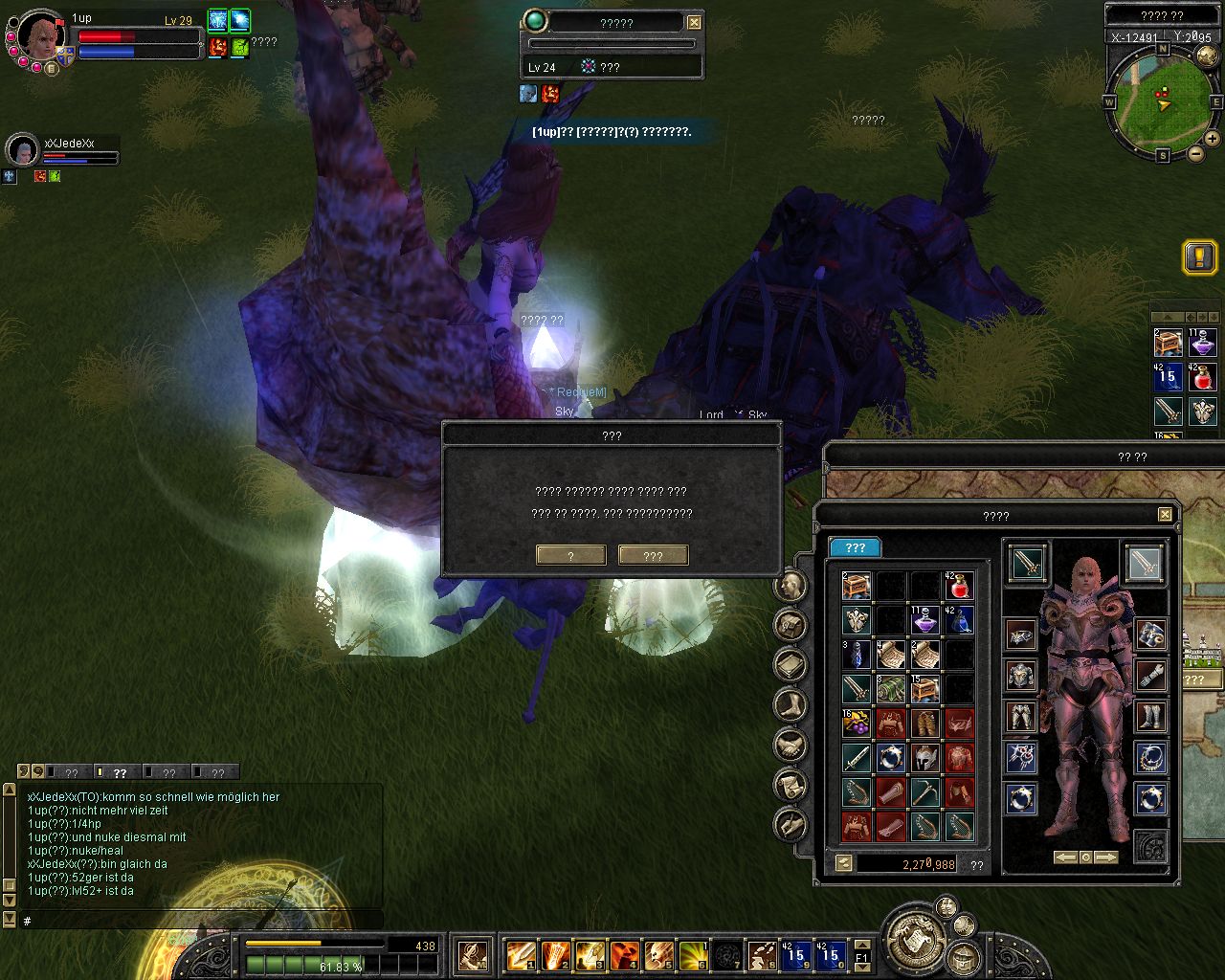This screenshot has height=980, width=1225.
Task: Close the target info frame
Action: [695, 23]
